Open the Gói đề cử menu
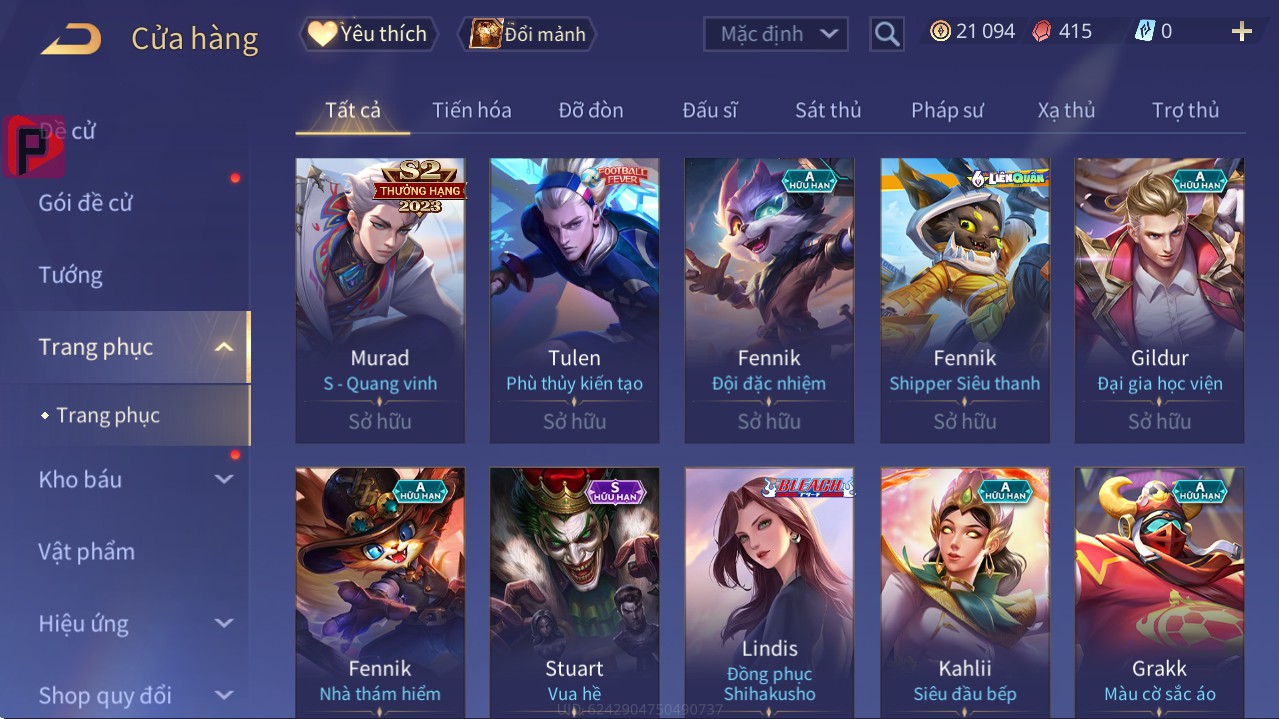 coord(86,203)
